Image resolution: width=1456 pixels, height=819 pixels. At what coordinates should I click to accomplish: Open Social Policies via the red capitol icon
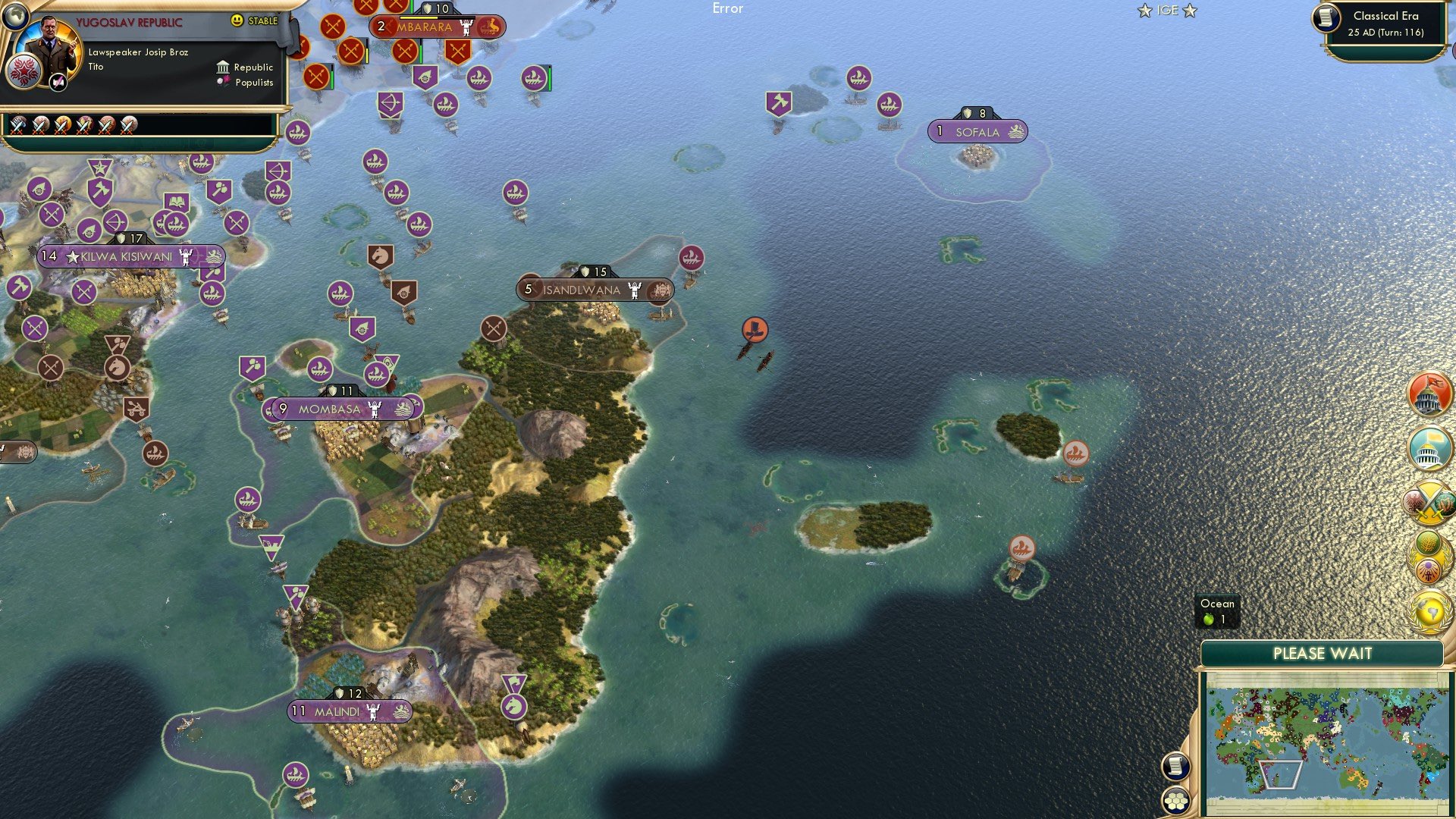1429,394
